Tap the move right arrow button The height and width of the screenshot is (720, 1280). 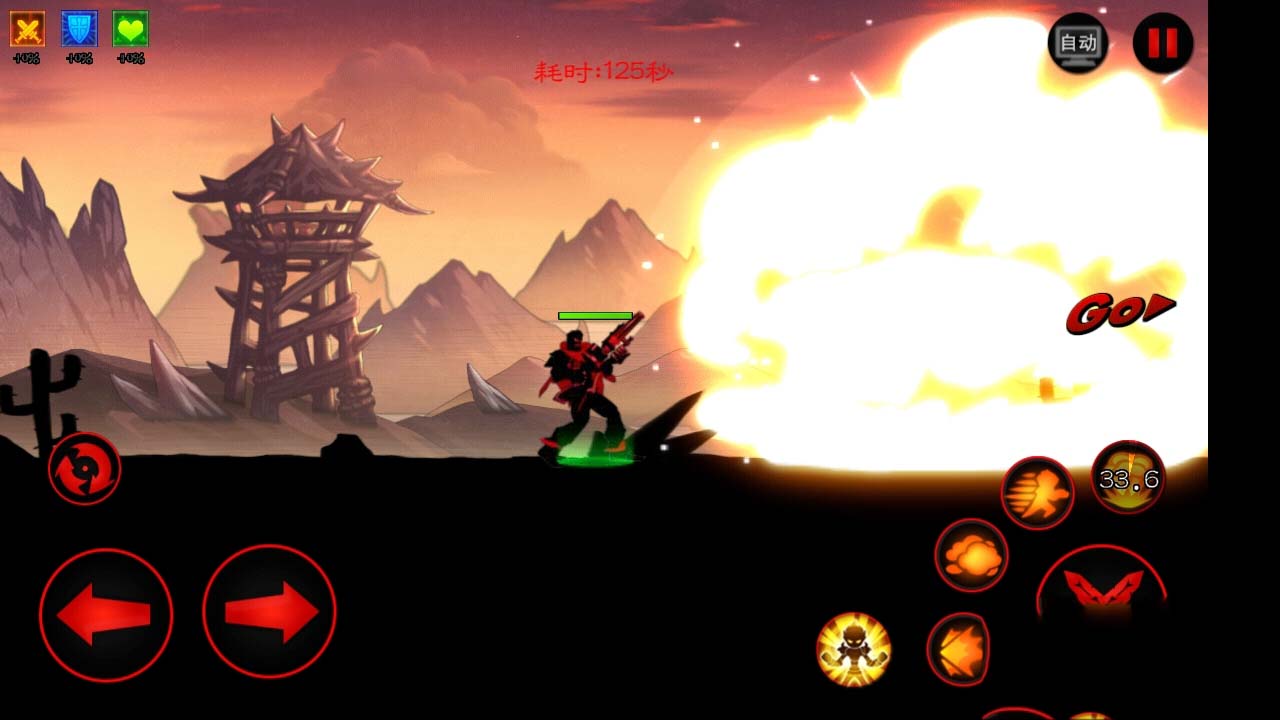pyautogui.click(x=269, y=612)
